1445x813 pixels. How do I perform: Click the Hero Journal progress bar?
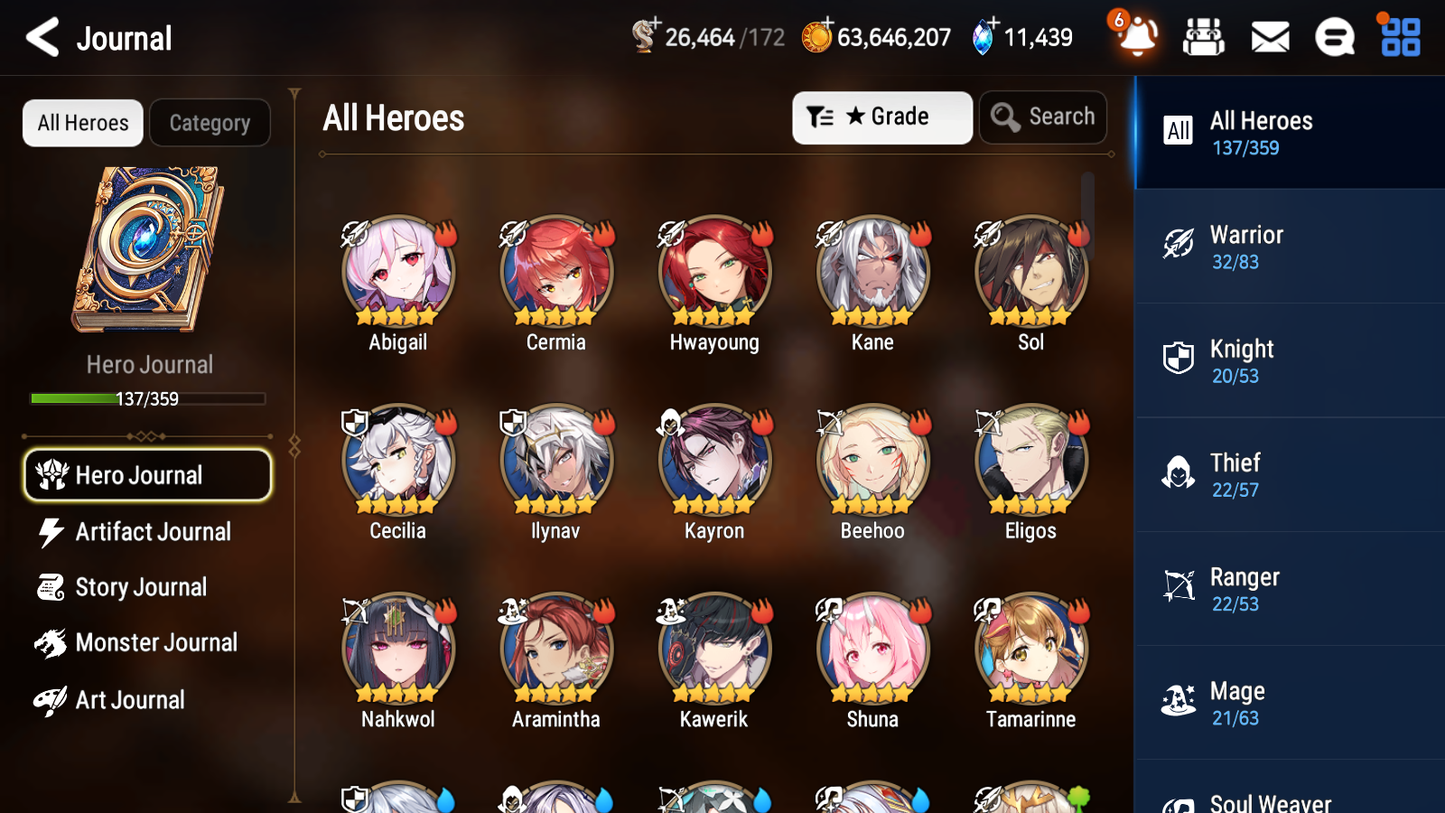148,398
